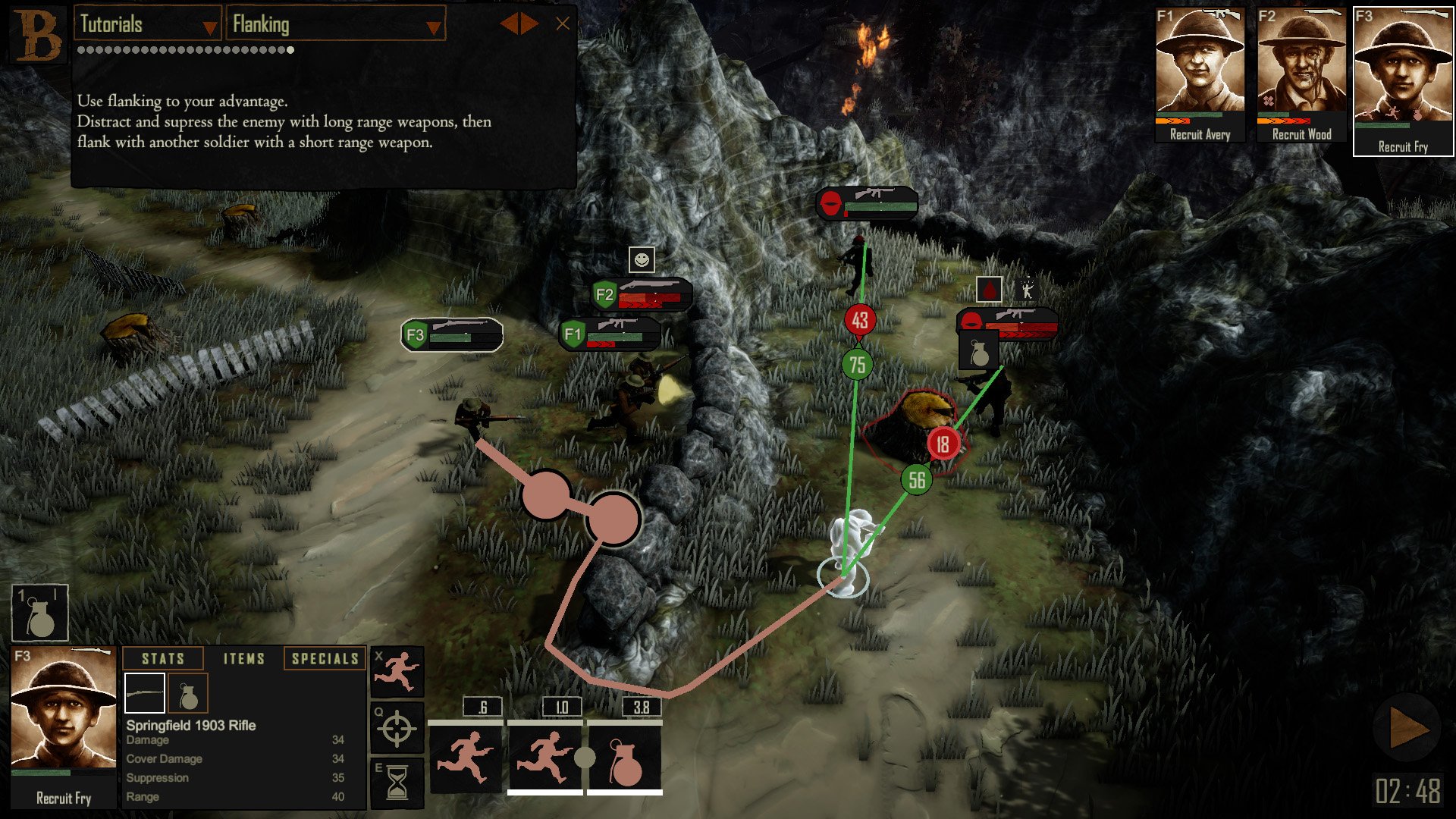Screen dimensions: 1456x819
Task: Switch to the Items tab
Action: pos(244,659)
